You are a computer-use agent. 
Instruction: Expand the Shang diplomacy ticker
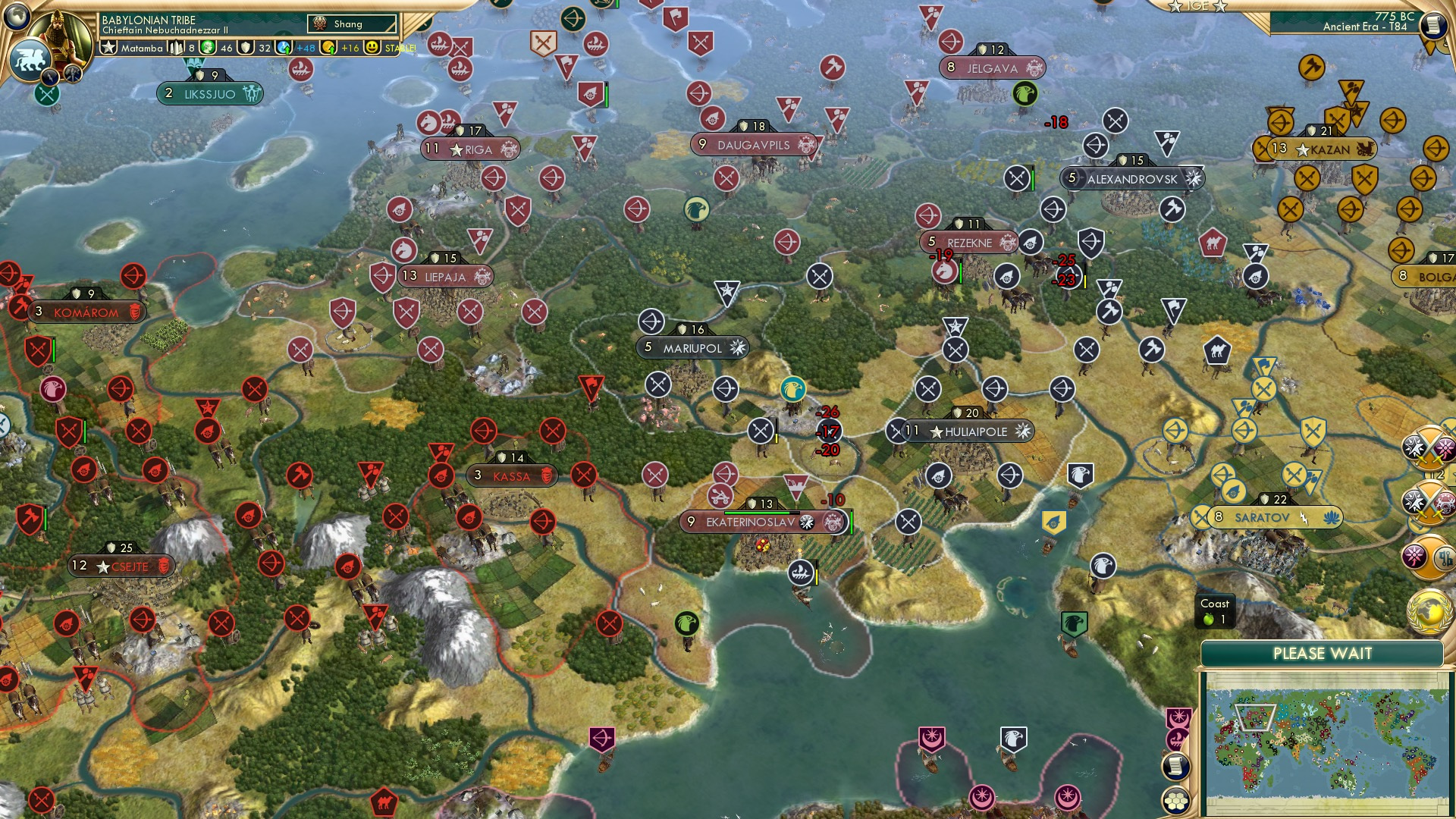[x=353, y=24]
